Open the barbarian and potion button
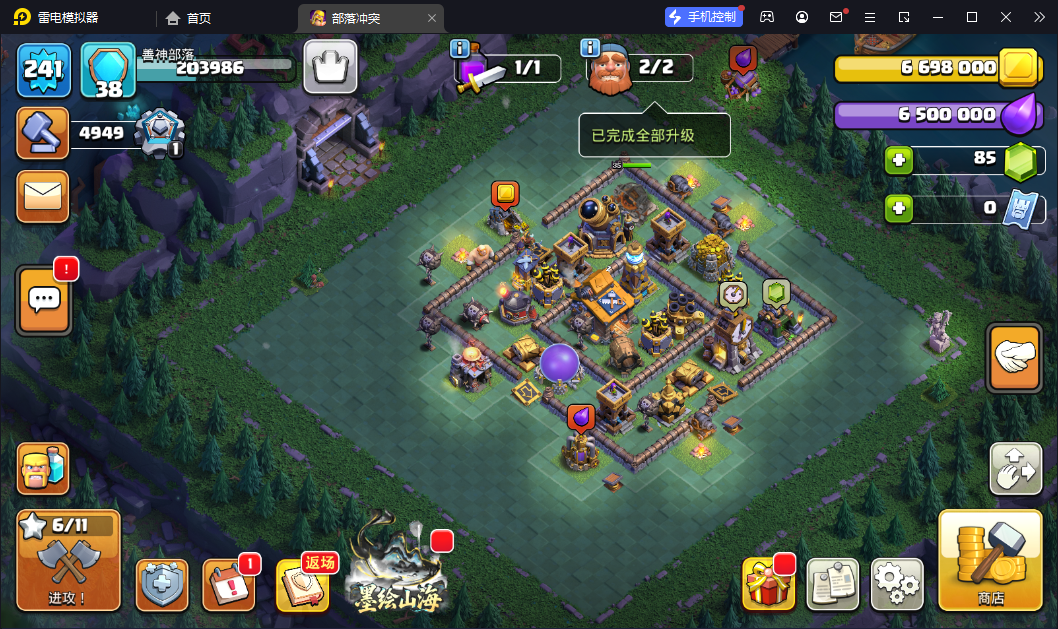Image resolution: width=1058 pixels, height=629 pixels. point(43,468)
